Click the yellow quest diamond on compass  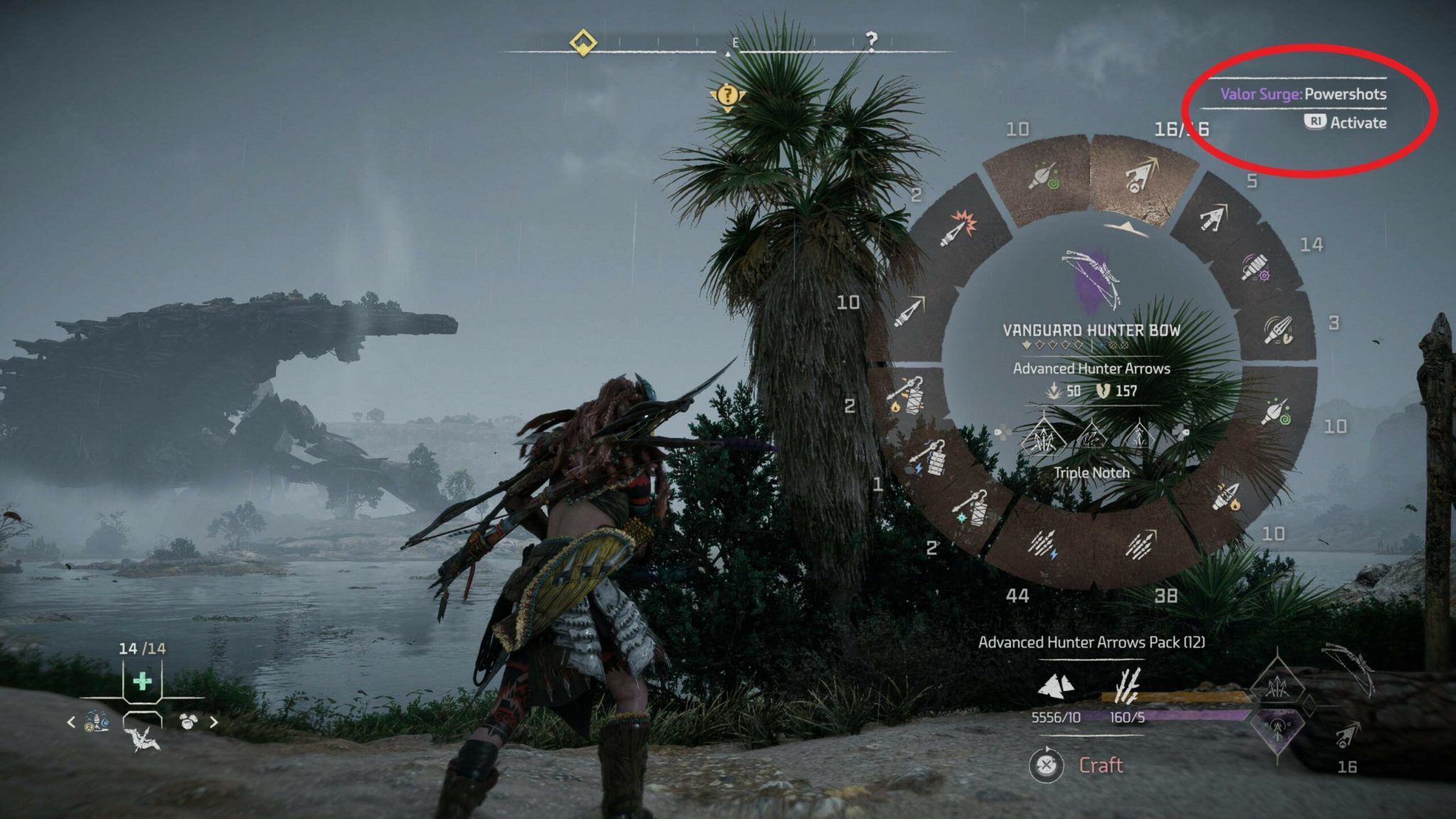pos(583,42)
